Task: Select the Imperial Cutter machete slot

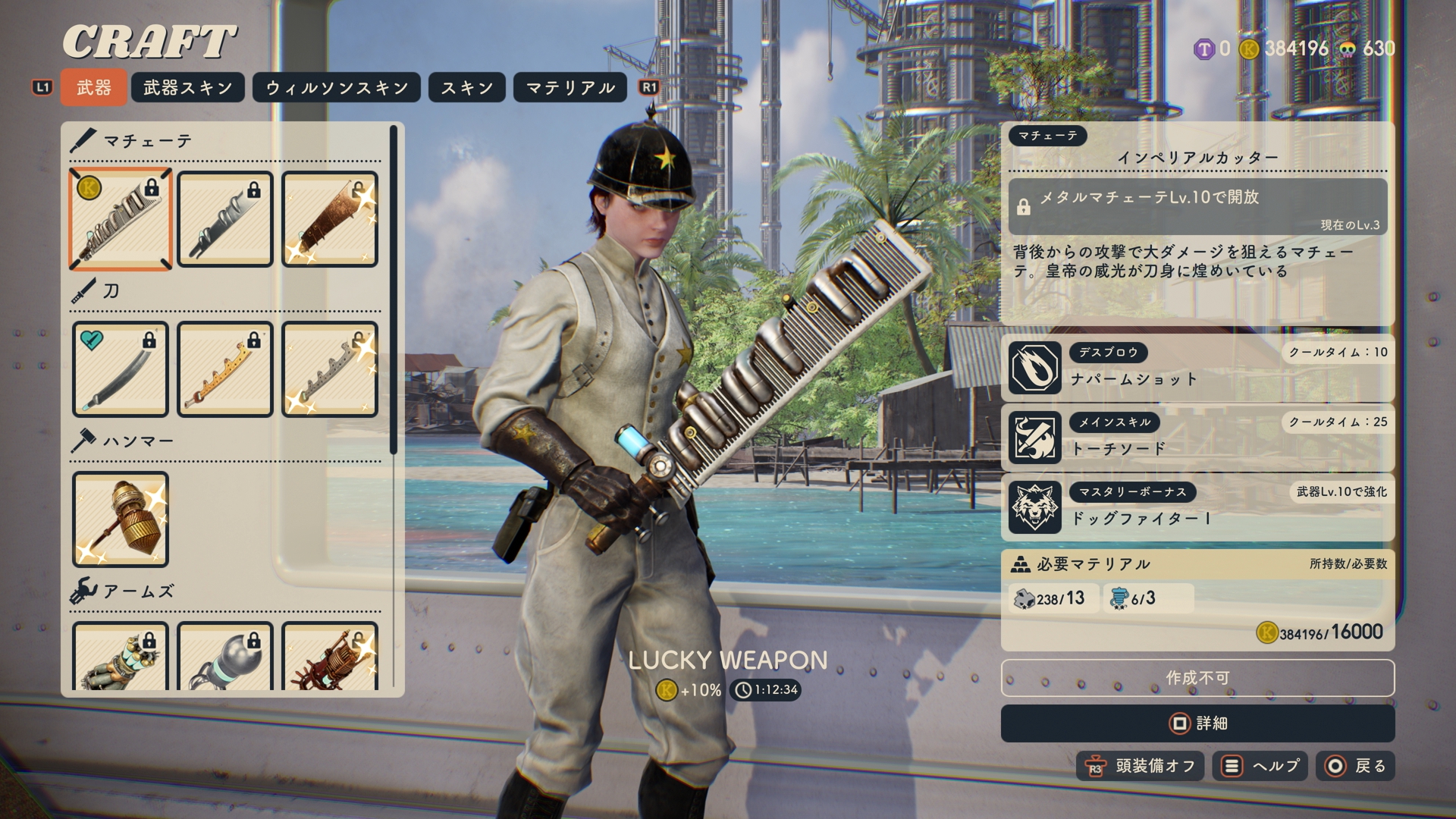Action: (121, 219)
